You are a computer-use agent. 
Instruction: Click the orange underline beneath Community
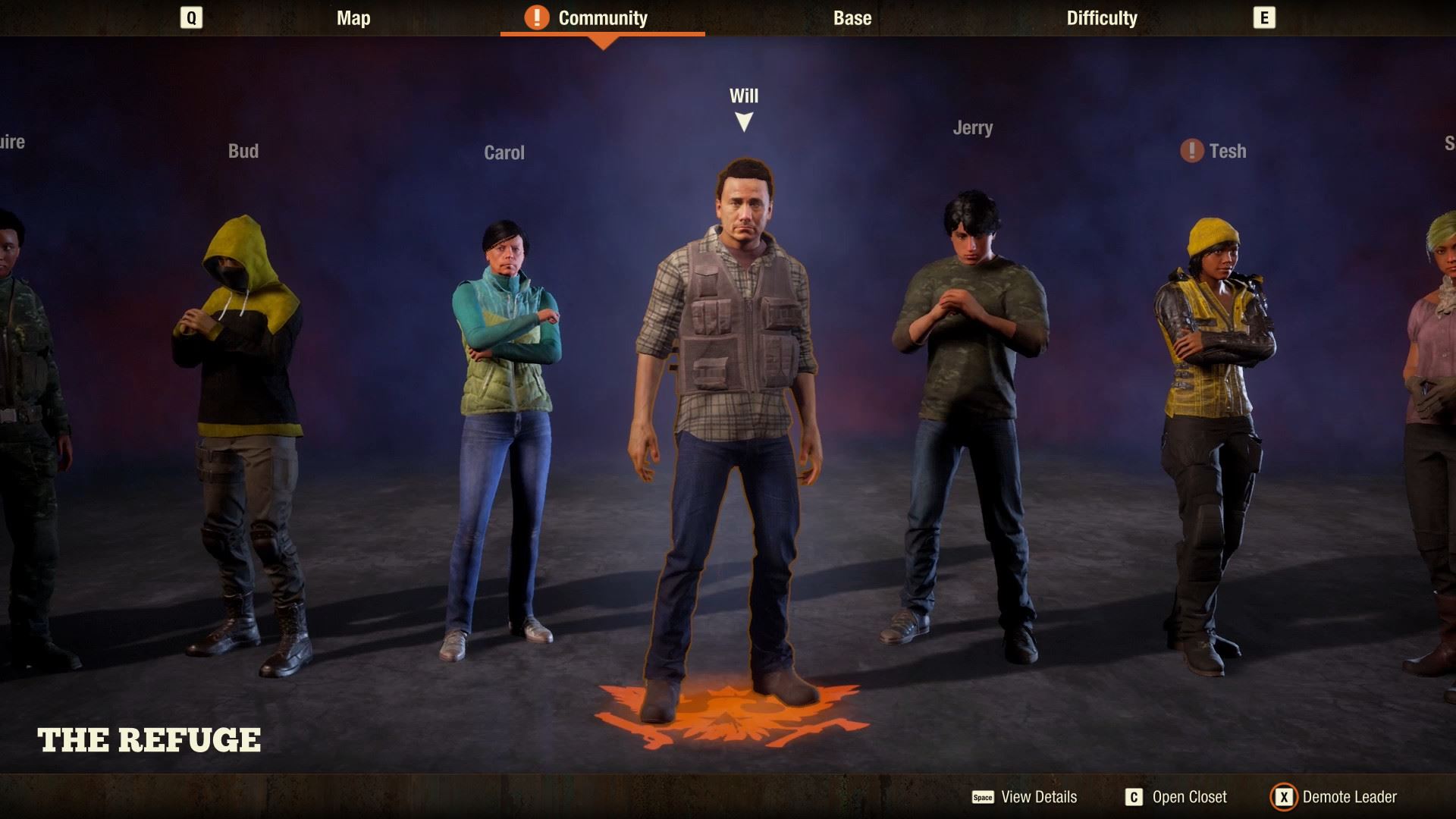pos(604,34)
